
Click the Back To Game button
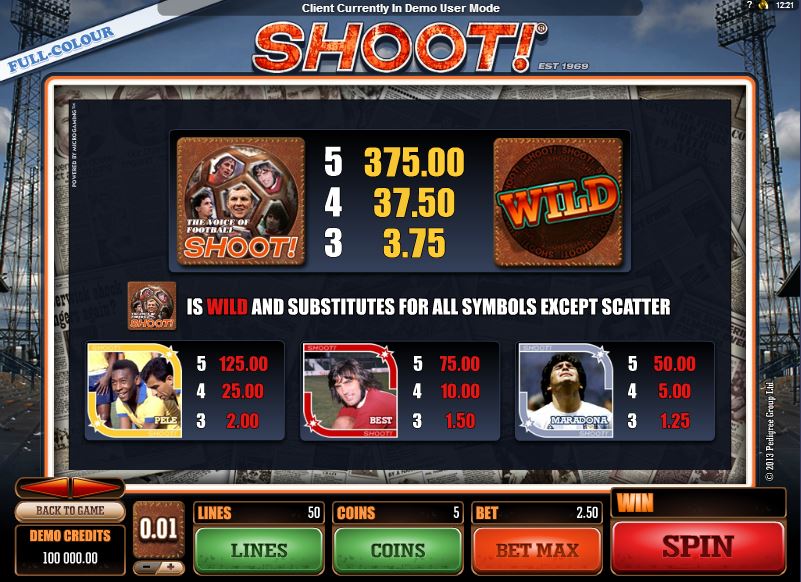pos(69,511)
